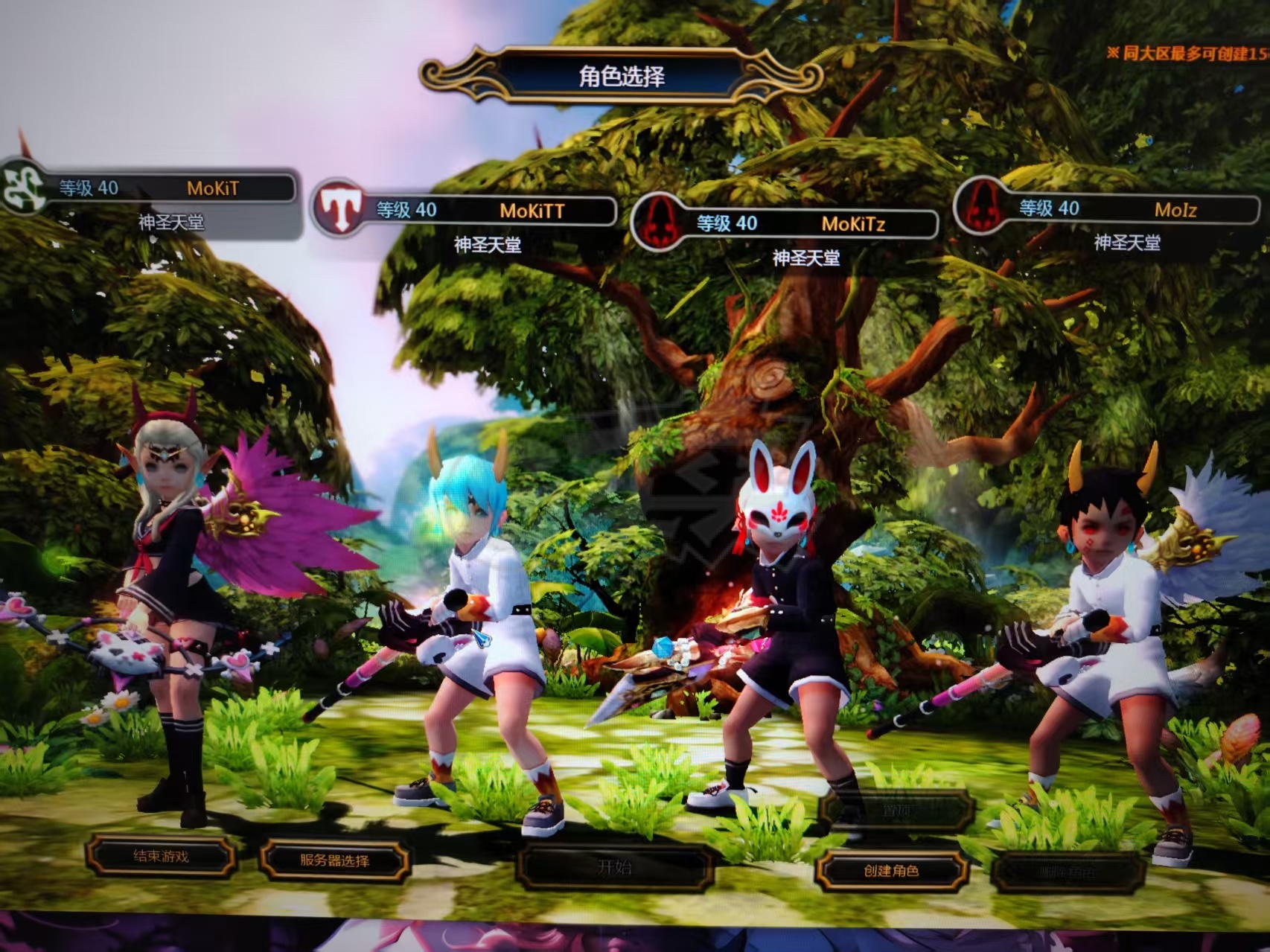Click the 开始 (Start) button

point(614,866)
